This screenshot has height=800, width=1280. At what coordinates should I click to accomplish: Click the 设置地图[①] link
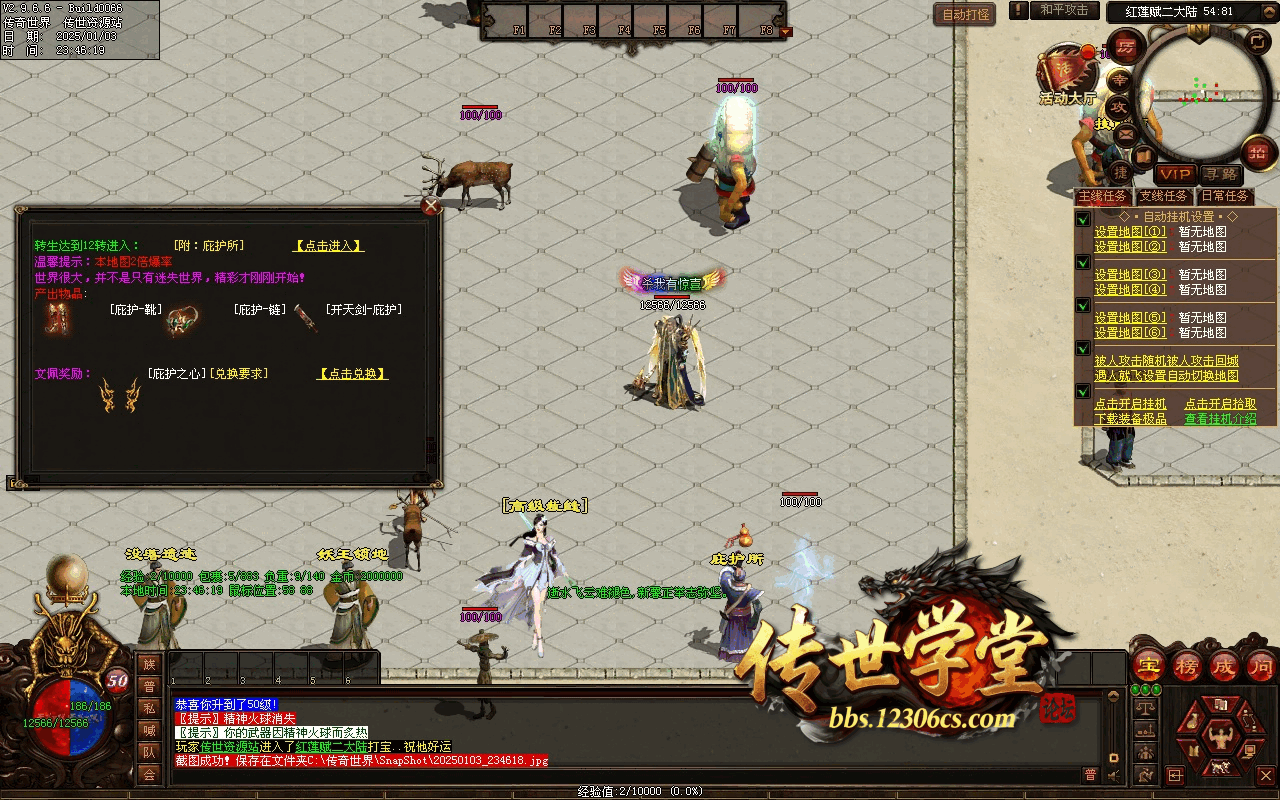pos(1130,232)
